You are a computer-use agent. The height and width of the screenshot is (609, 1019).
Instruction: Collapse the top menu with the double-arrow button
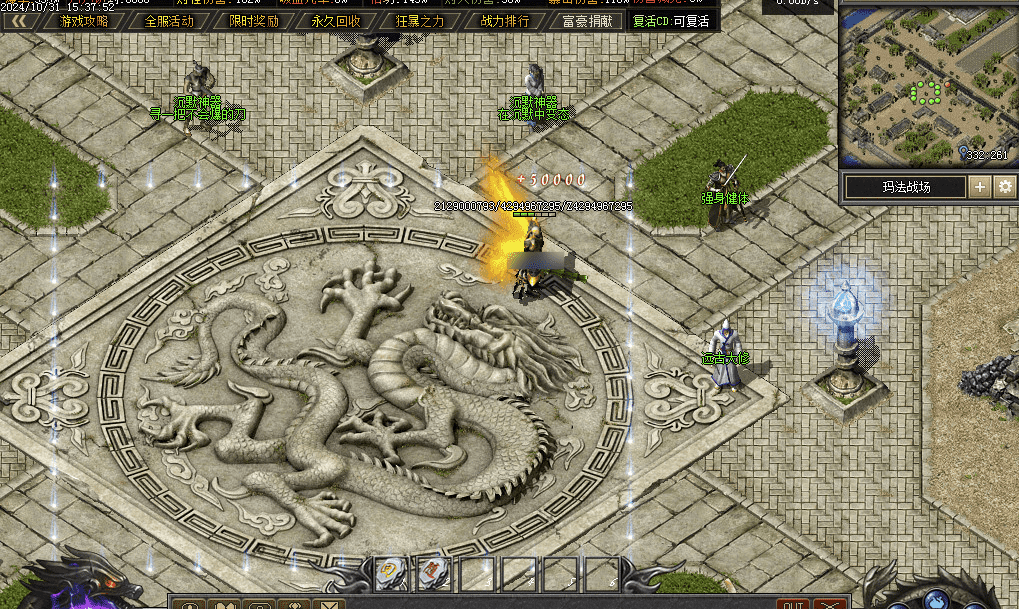click(18, 21)
